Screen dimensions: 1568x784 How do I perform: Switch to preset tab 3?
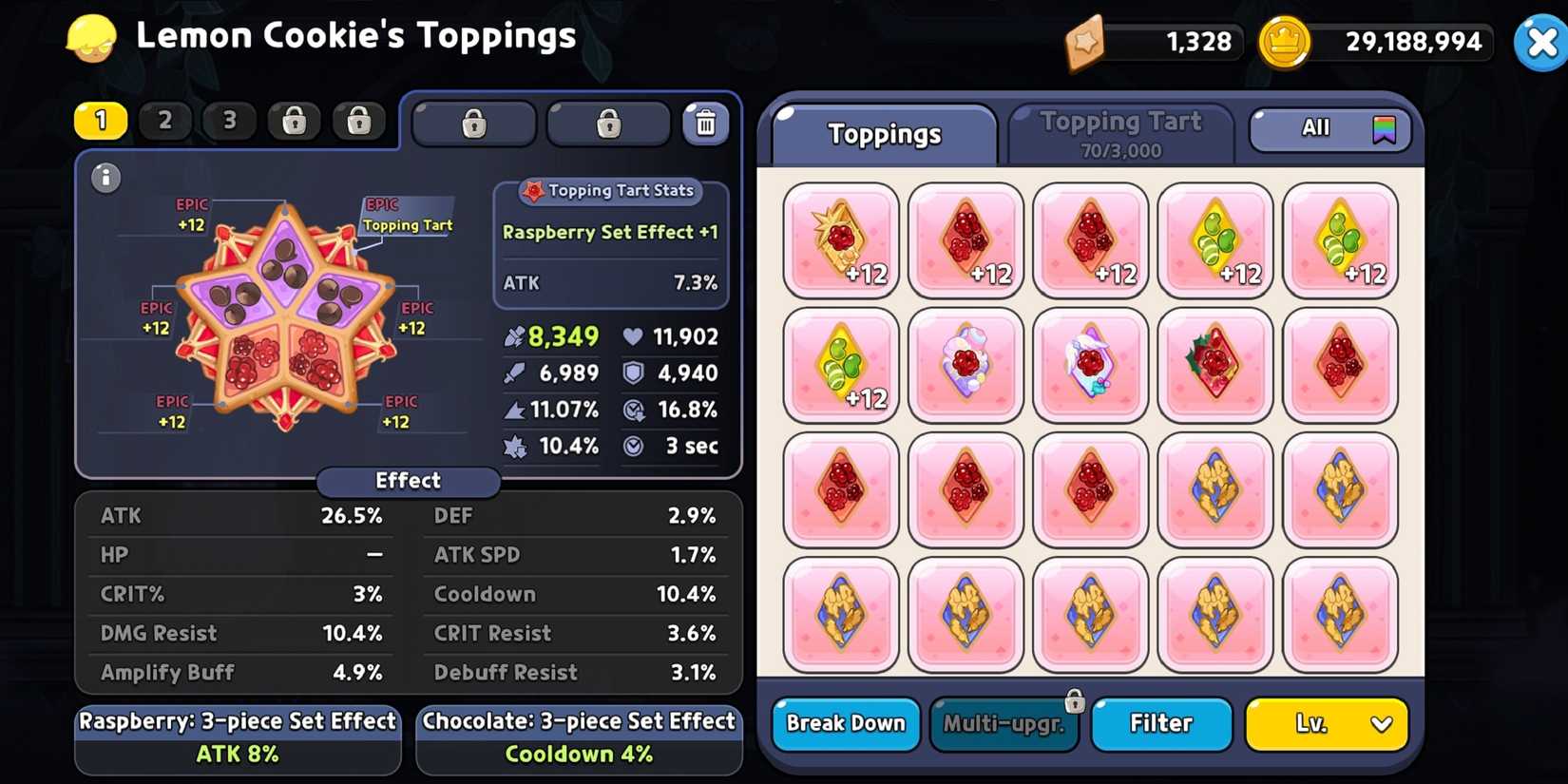pyautogui.click(x=229, y=121)
